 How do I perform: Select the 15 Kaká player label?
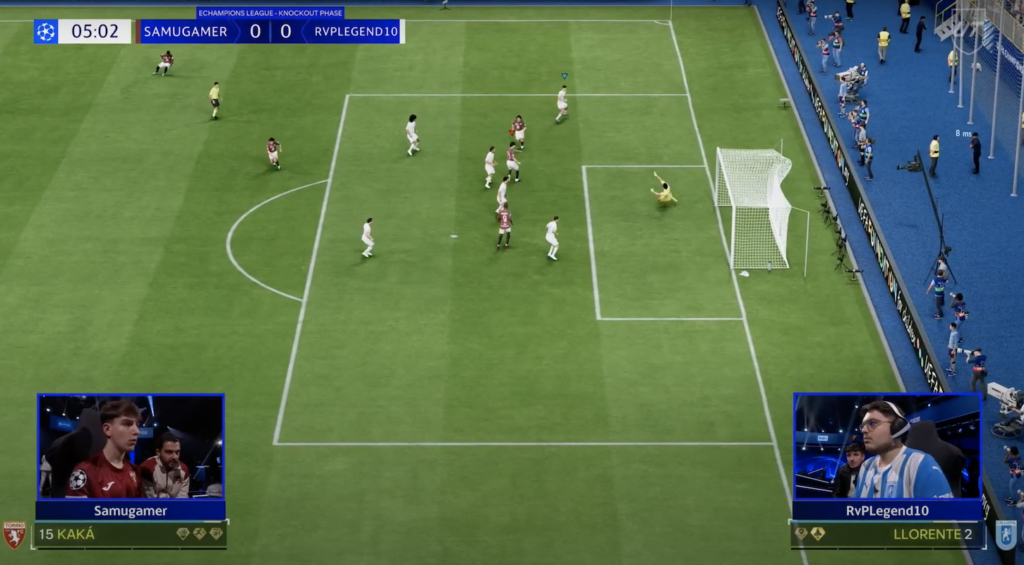point(67,534)
